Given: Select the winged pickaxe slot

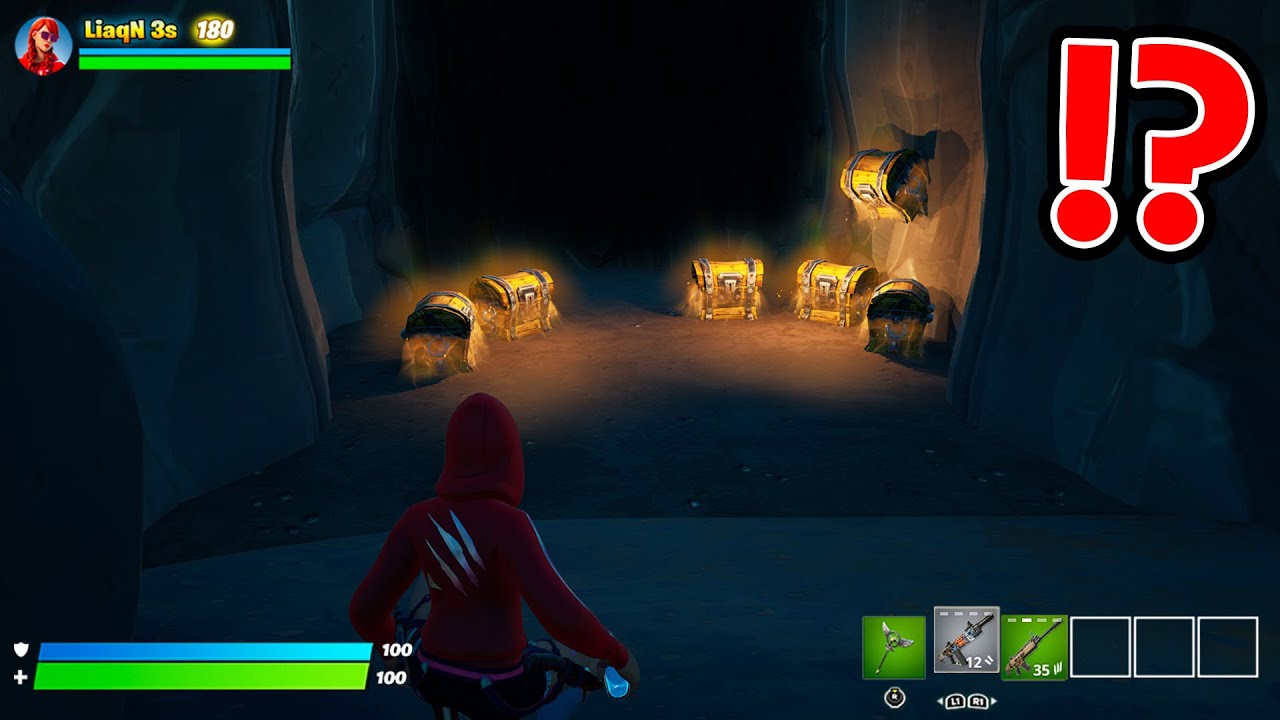Looking at the screenshot, I should (x=894, y=647).
